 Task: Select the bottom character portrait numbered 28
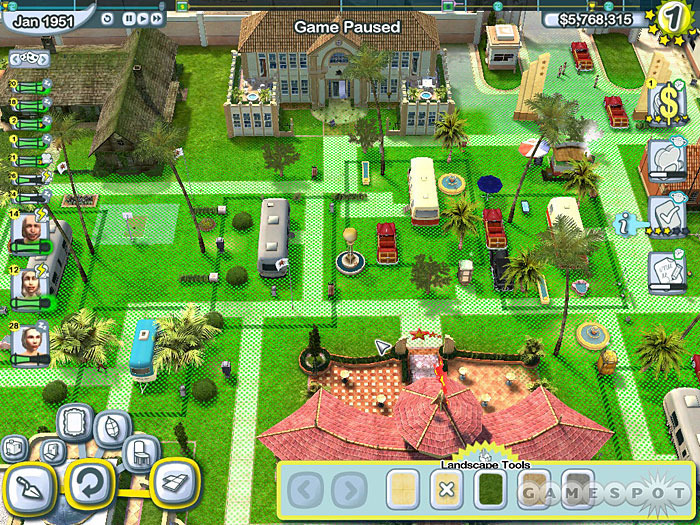[x=30, y=340]
